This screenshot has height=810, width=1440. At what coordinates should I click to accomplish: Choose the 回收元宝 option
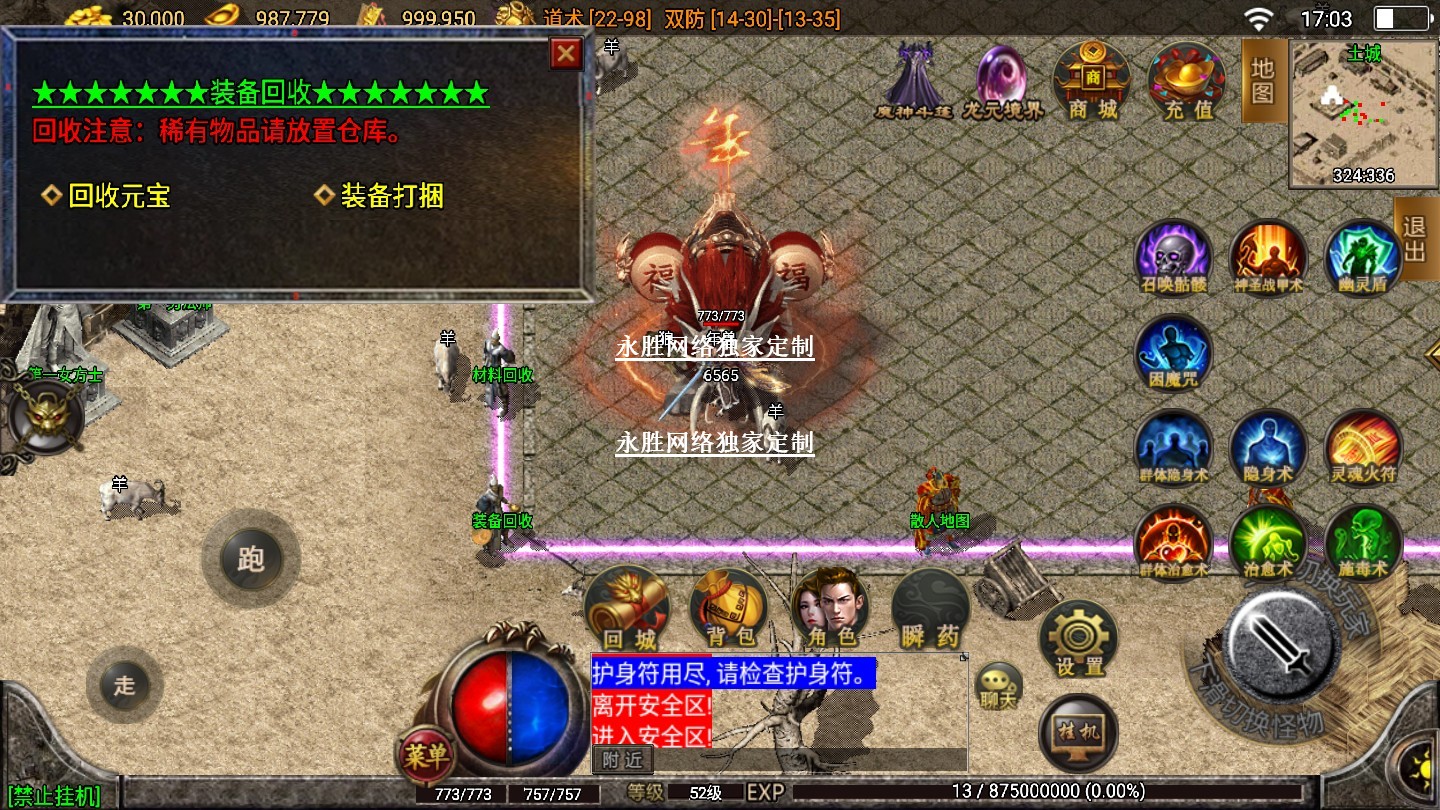(118, 196)
